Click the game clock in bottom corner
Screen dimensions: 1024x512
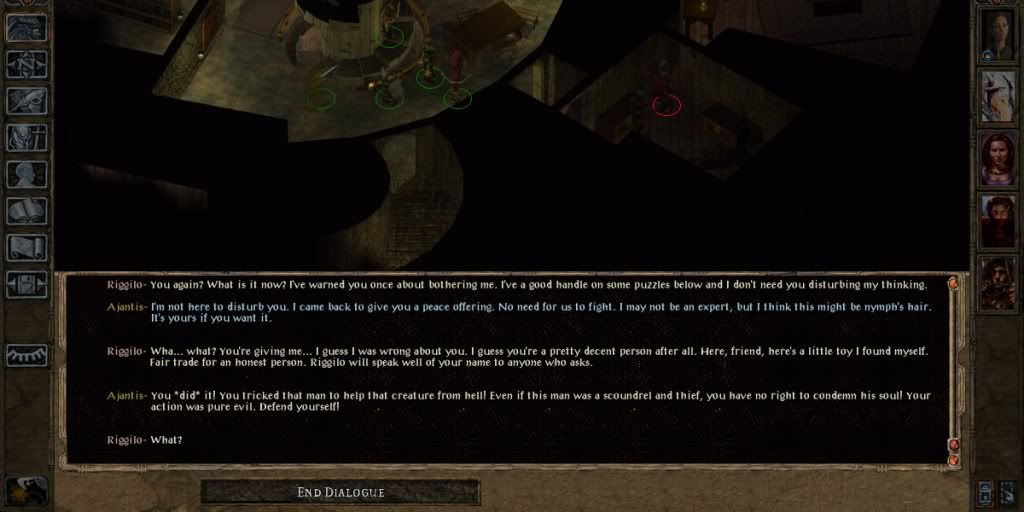coord(24,489)
